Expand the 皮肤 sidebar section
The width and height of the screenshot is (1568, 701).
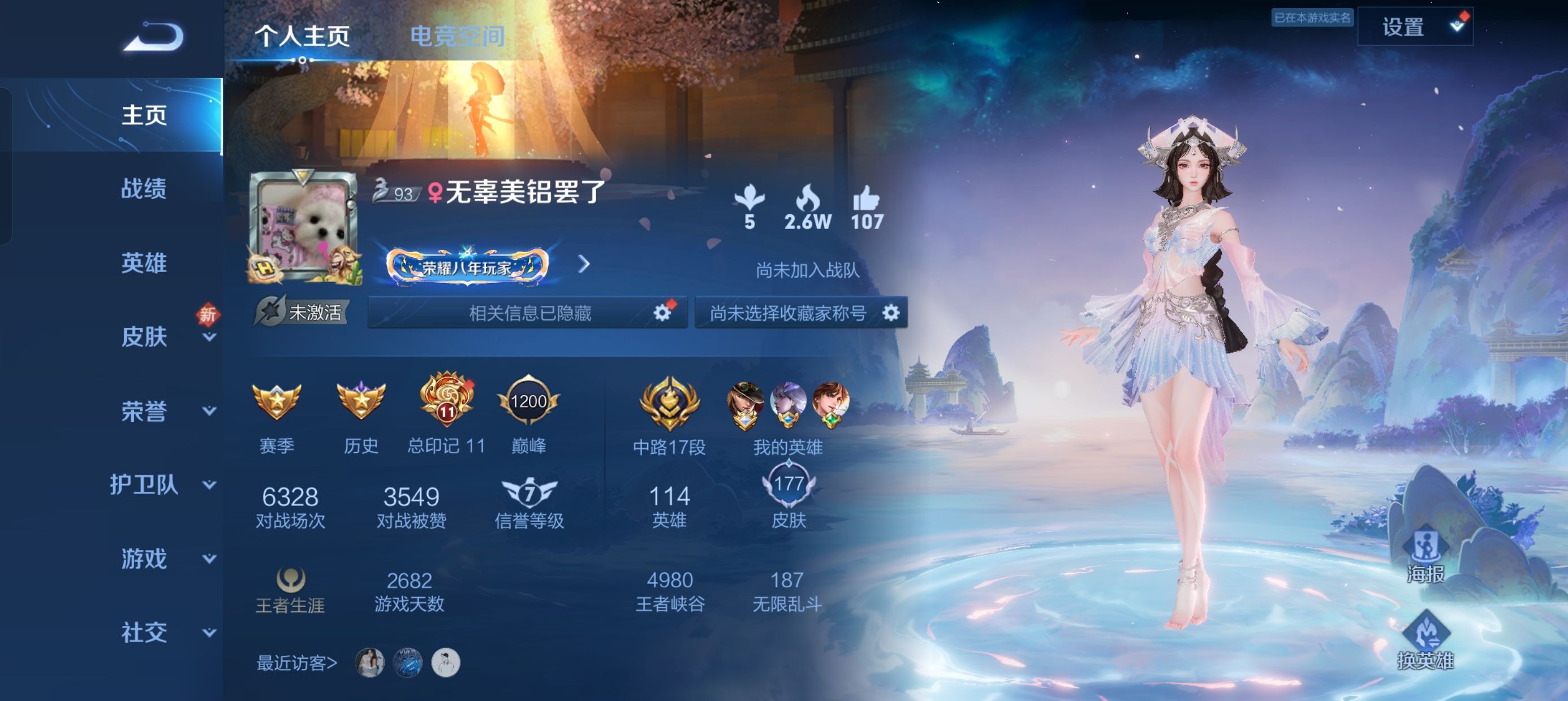point(145,337)
